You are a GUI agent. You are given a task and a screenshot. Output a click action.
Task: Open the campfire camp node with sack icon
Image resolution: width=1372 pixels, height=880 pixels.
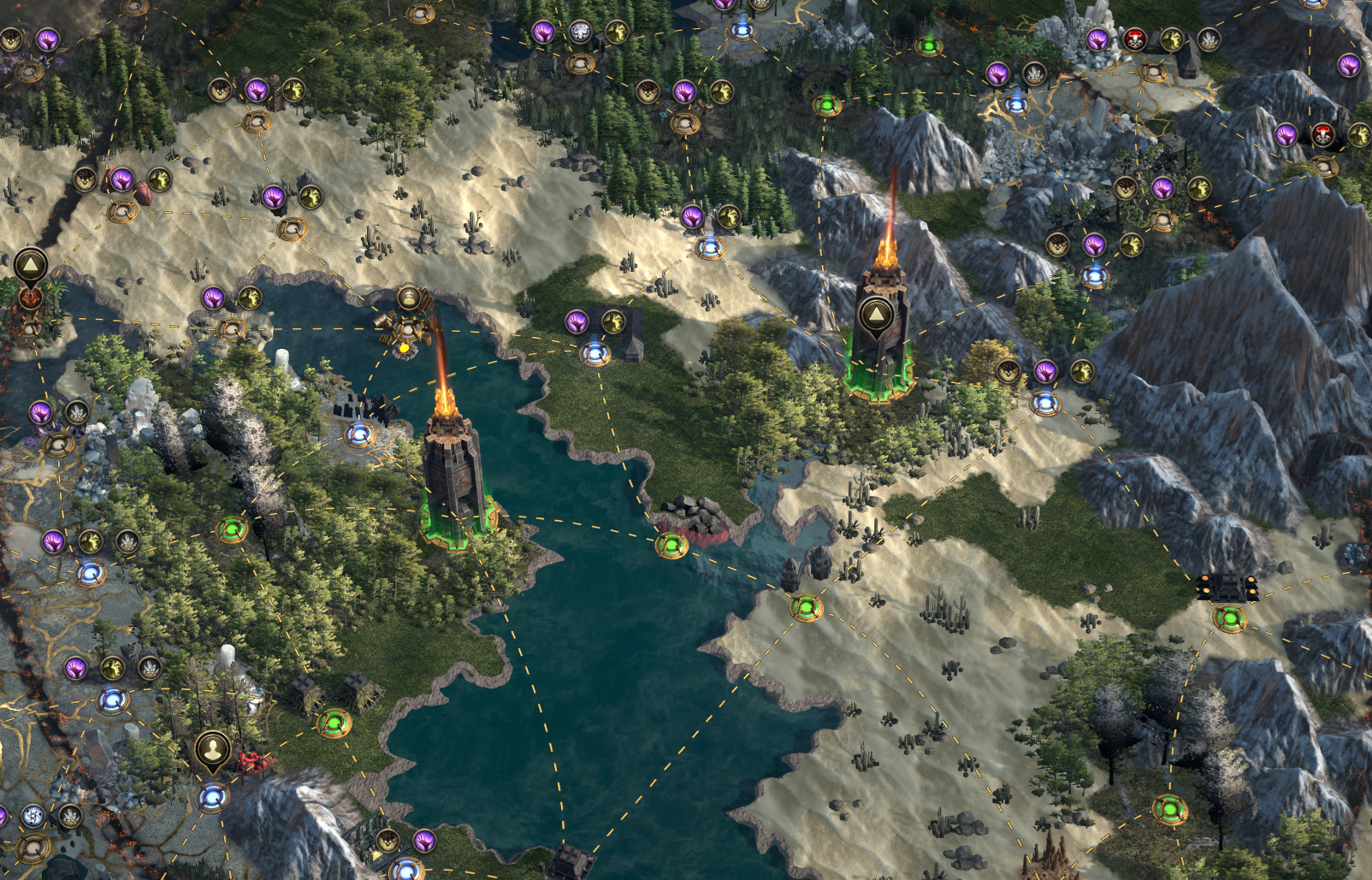pyautogui.click(x=409, y=299)
